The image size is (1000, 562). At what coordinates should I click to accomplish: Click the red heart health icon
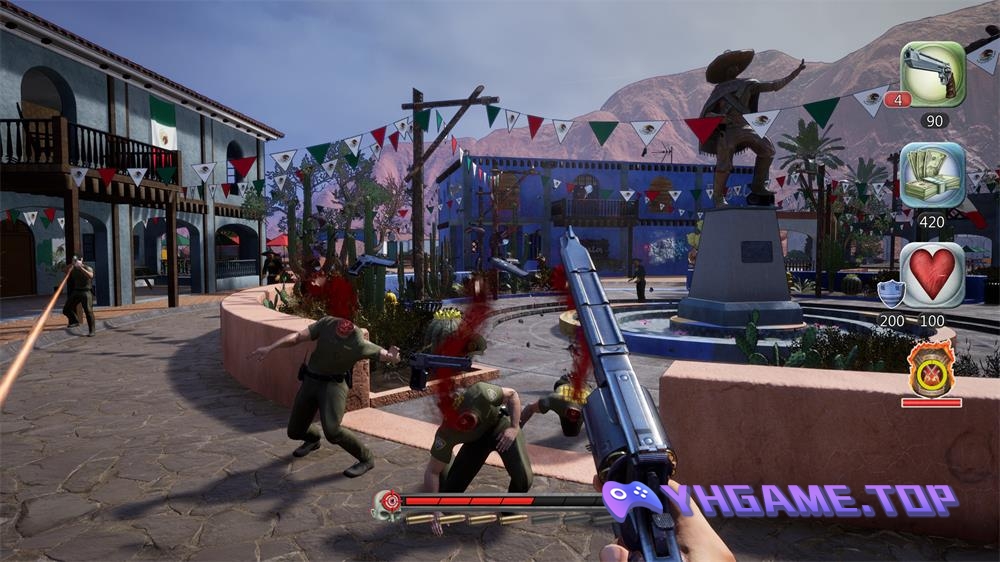[x=932, y=274]
